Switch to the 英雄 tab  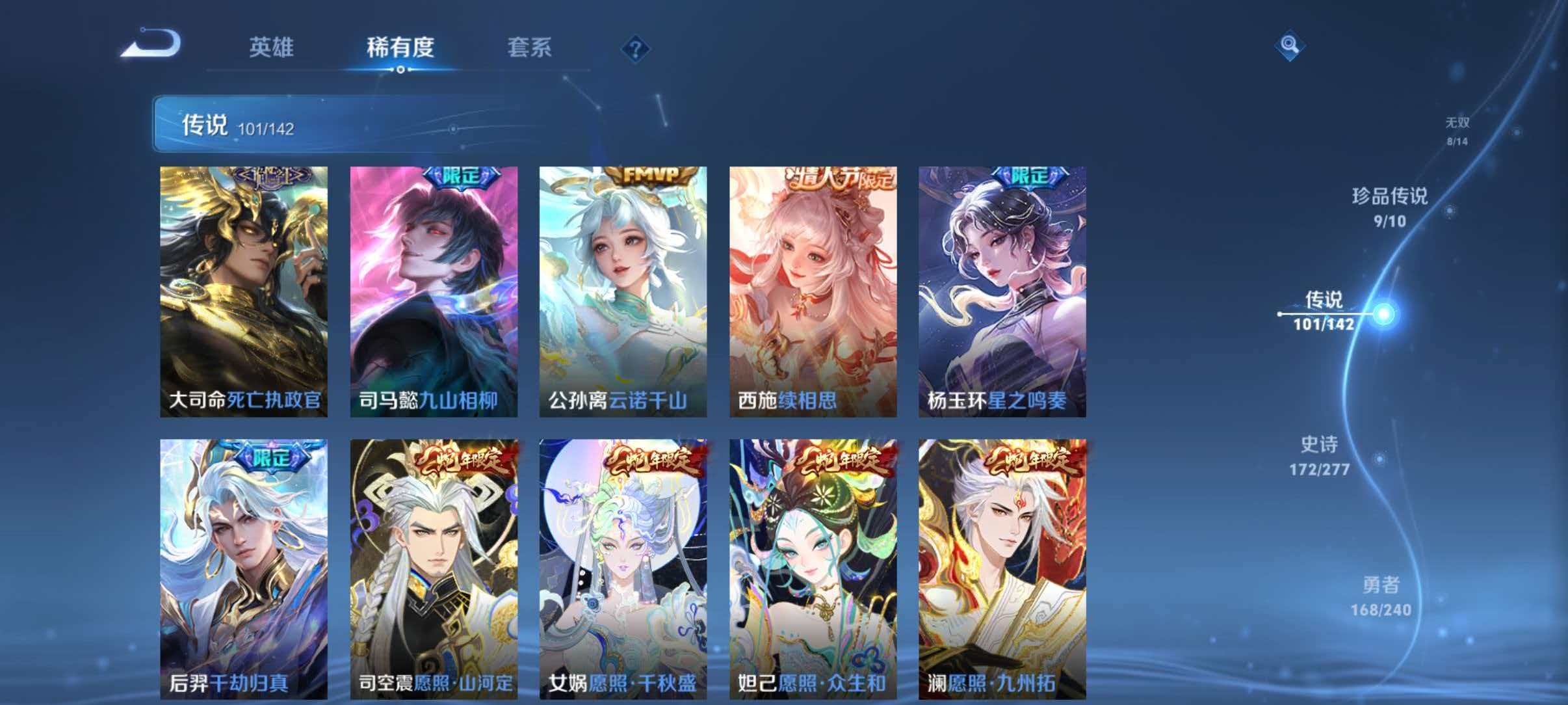[x=273, y=46]
